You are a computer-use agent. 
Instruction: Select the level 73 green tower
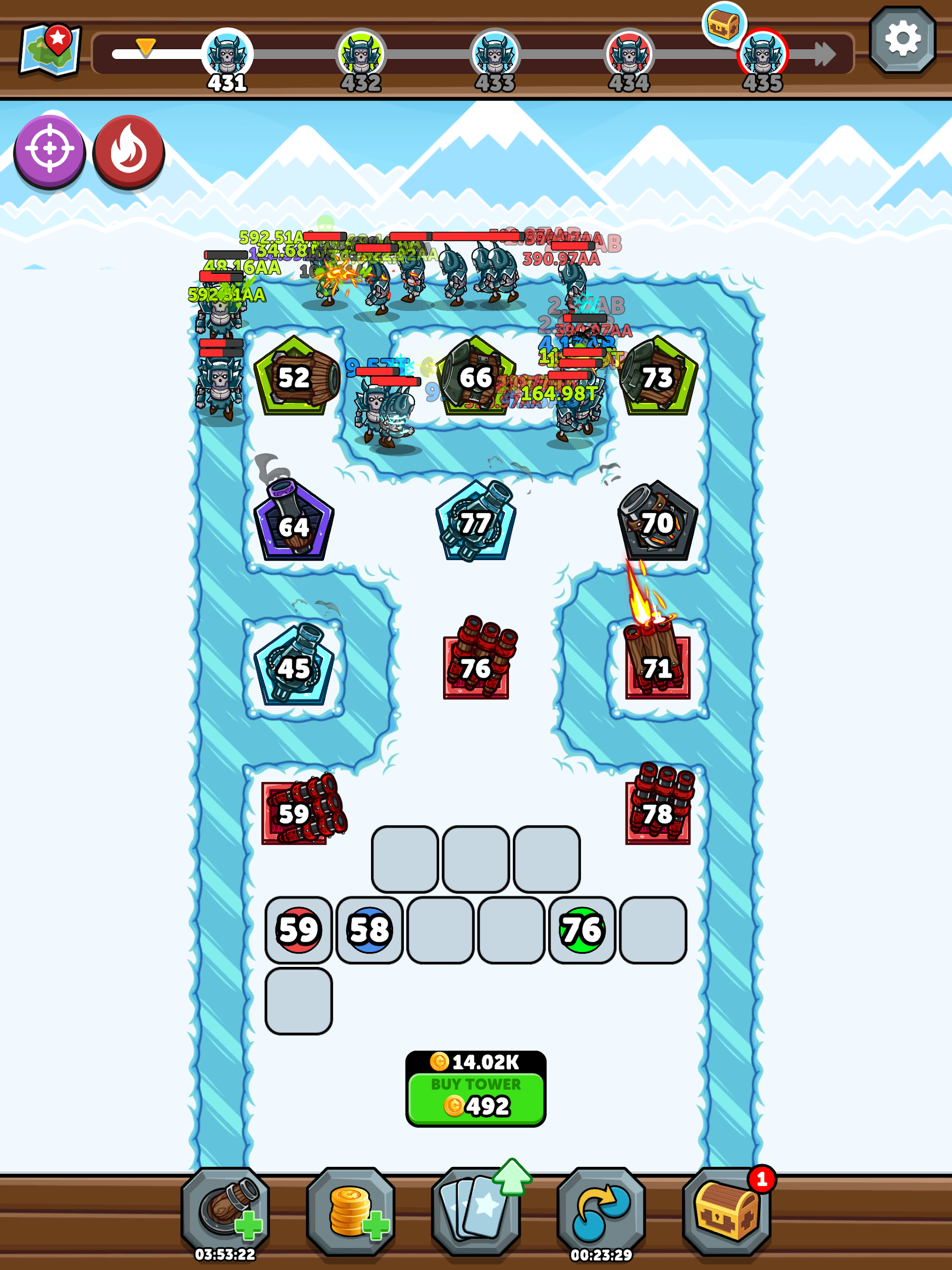point(658,377)
